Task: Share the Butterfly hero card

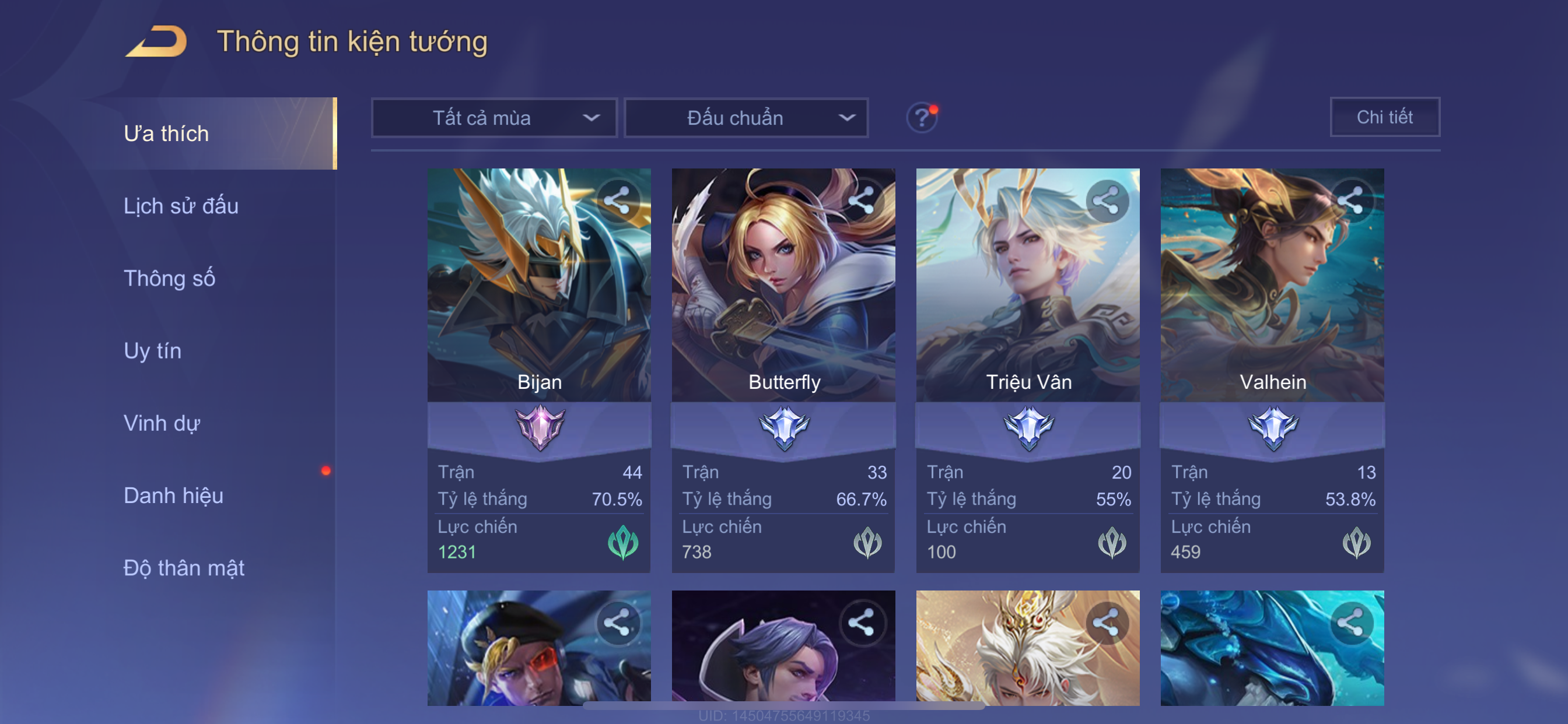Action: 860,200
